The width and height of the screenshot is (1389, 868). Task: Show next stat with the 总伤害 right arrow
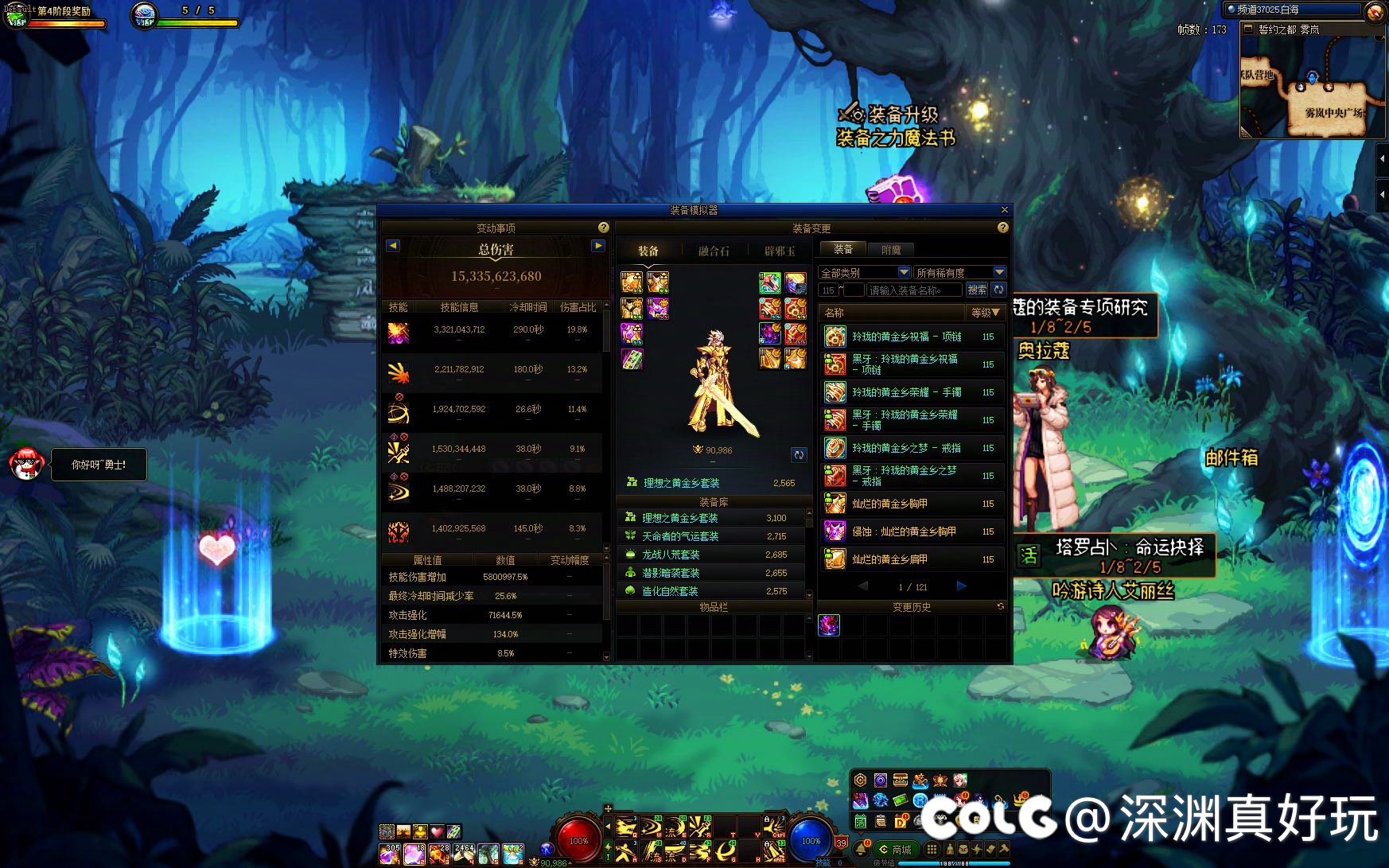point(597,246)
